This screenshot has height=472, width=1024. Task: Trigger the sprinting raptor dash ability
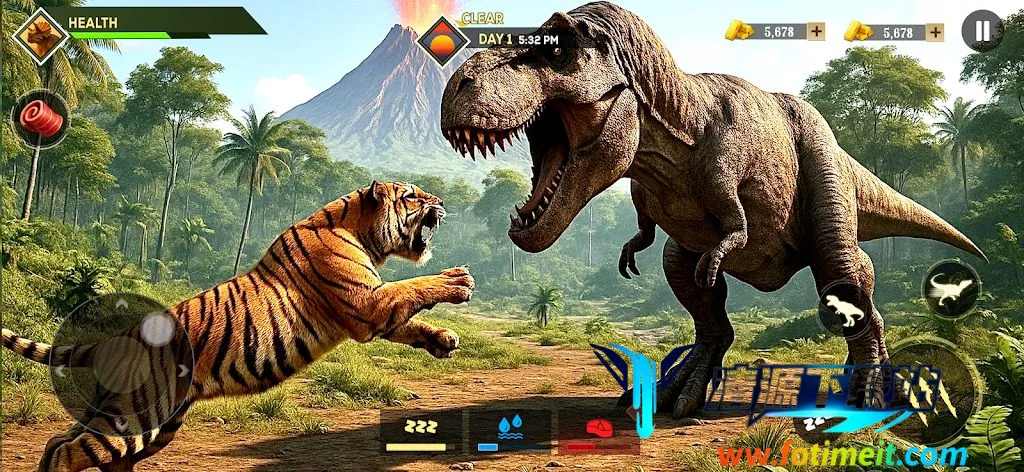click(950, 290)
